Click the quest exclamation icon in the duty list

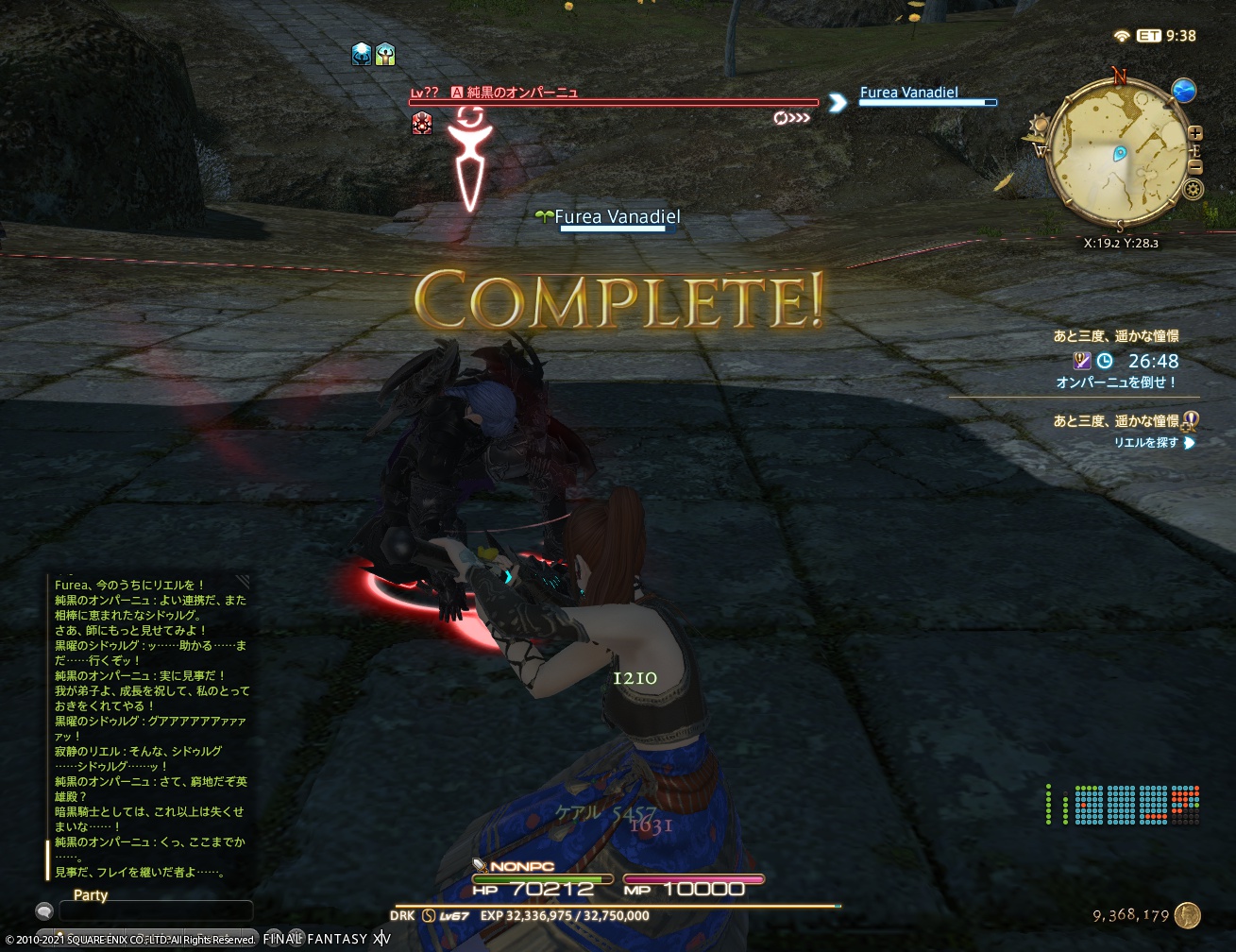click(x=1190, y=421)
